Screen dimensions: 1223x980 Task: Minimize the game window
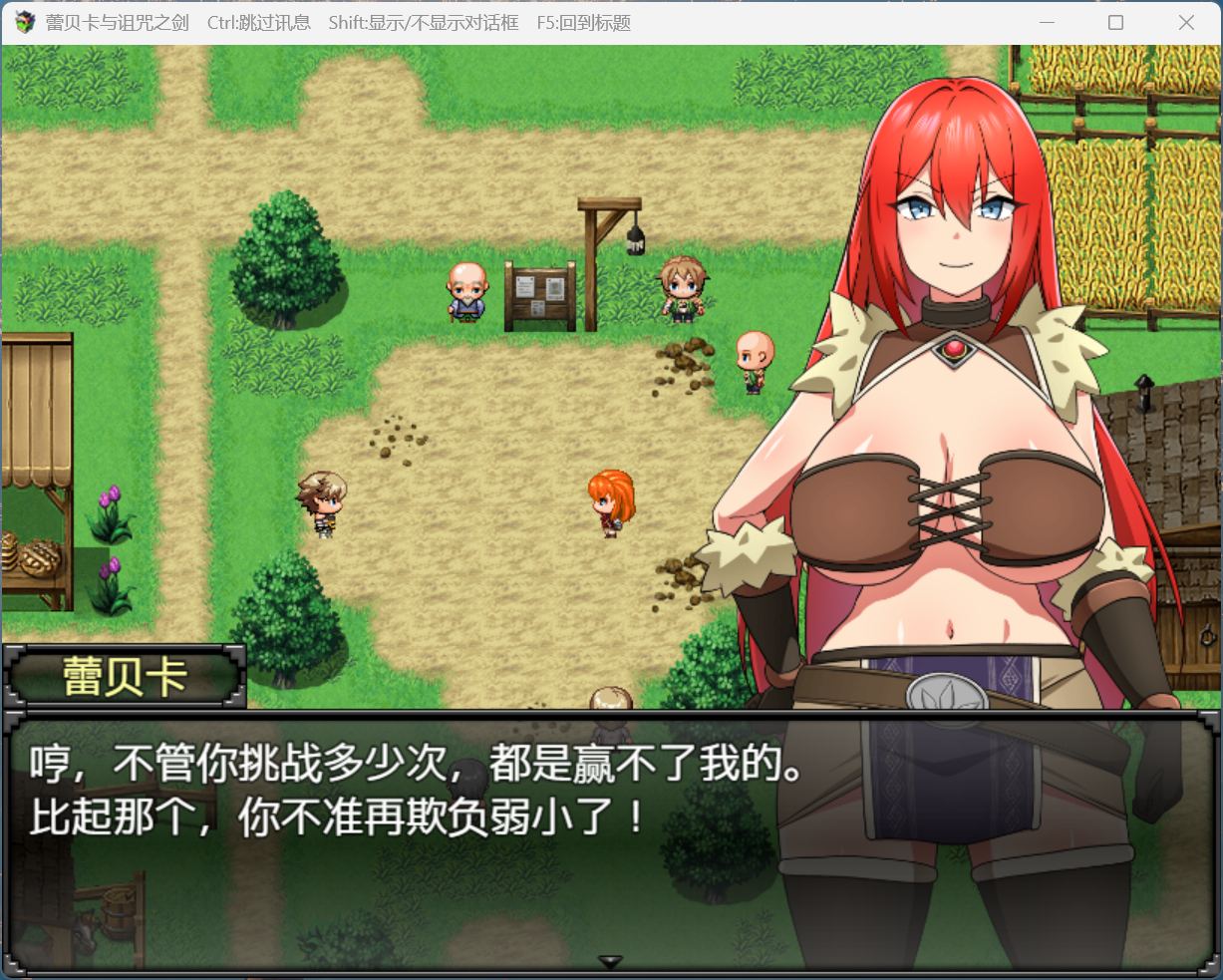(1047, 22)
